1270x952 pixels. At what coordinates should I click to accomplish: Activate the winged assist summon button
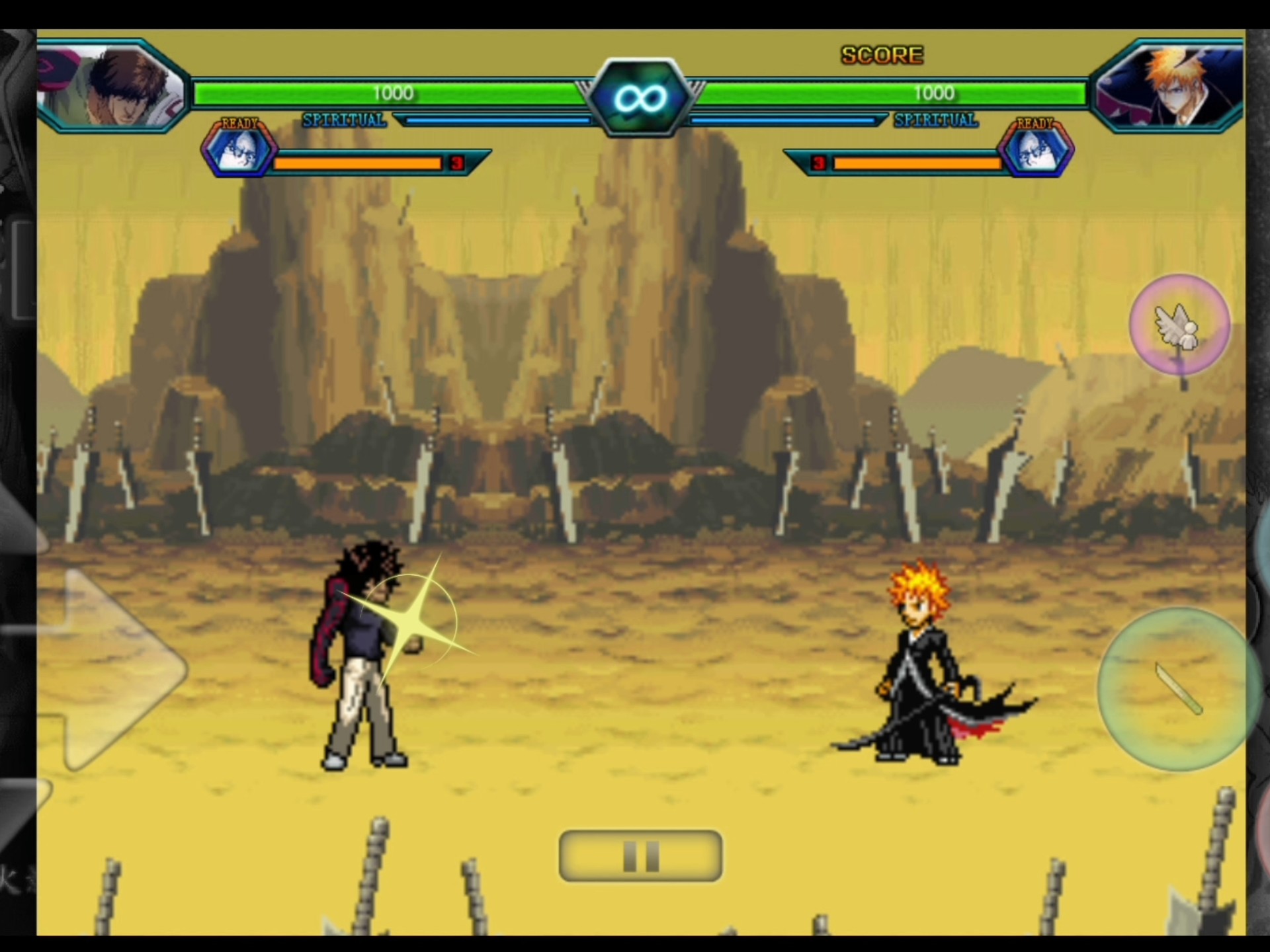tap(1179, 325)
